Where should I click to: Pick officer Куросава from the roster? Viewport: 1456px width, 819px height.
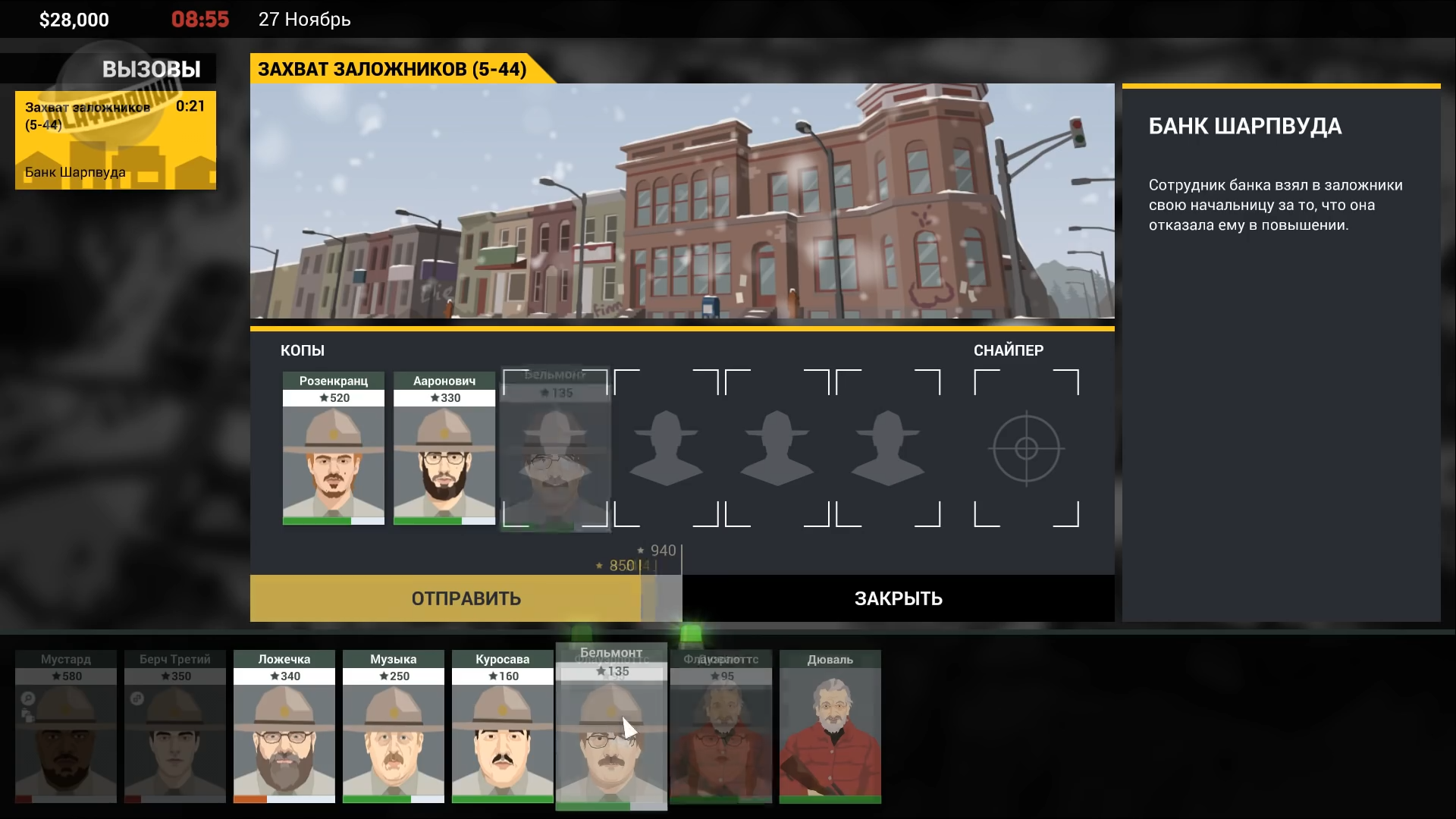click(x=502, y=726)
